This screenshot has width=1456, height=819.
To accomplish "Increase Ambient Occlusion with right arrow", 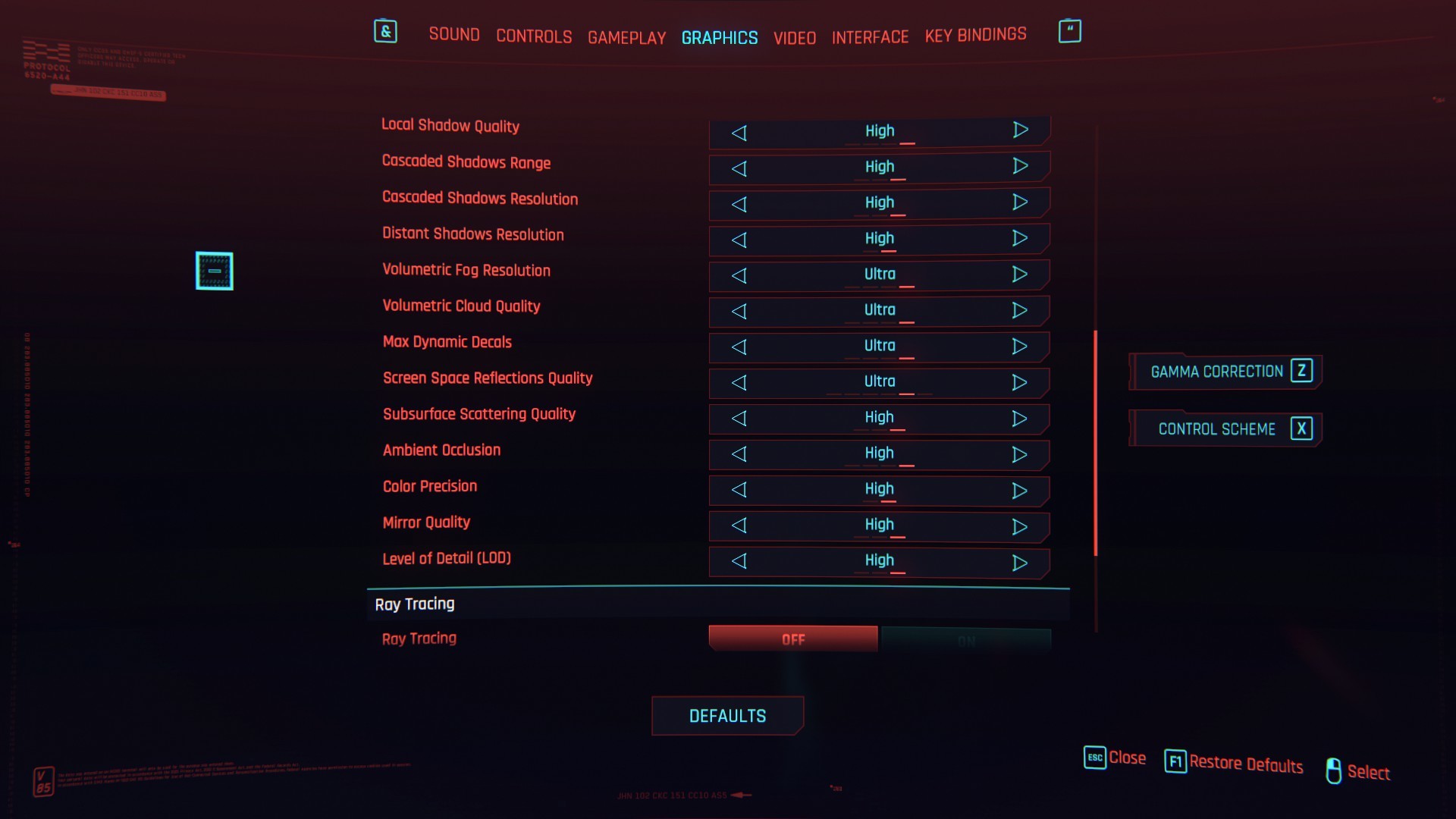I will [1020, 455].
